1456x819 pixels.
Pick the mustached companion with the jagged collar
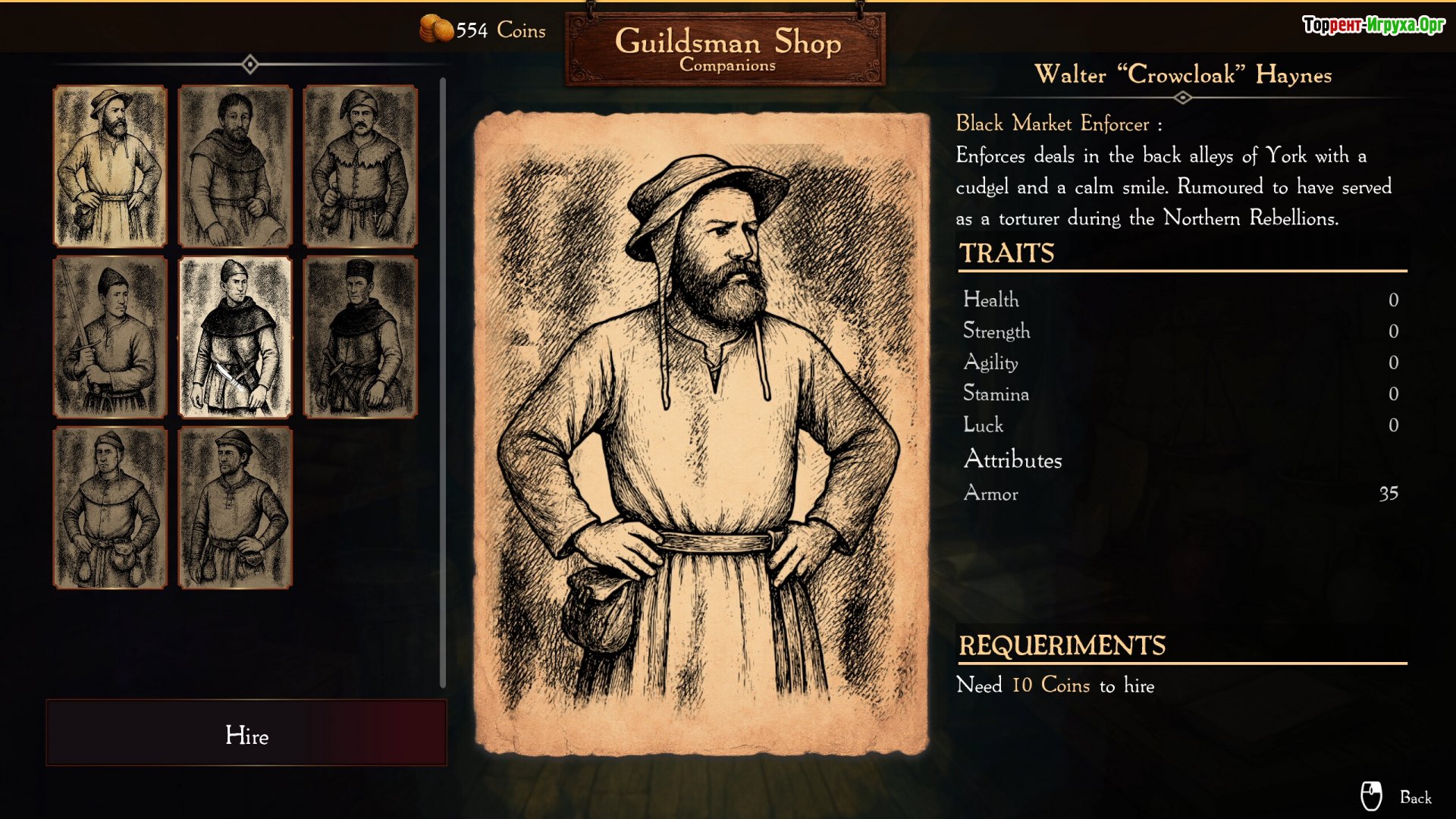click(x=360, y=166)
